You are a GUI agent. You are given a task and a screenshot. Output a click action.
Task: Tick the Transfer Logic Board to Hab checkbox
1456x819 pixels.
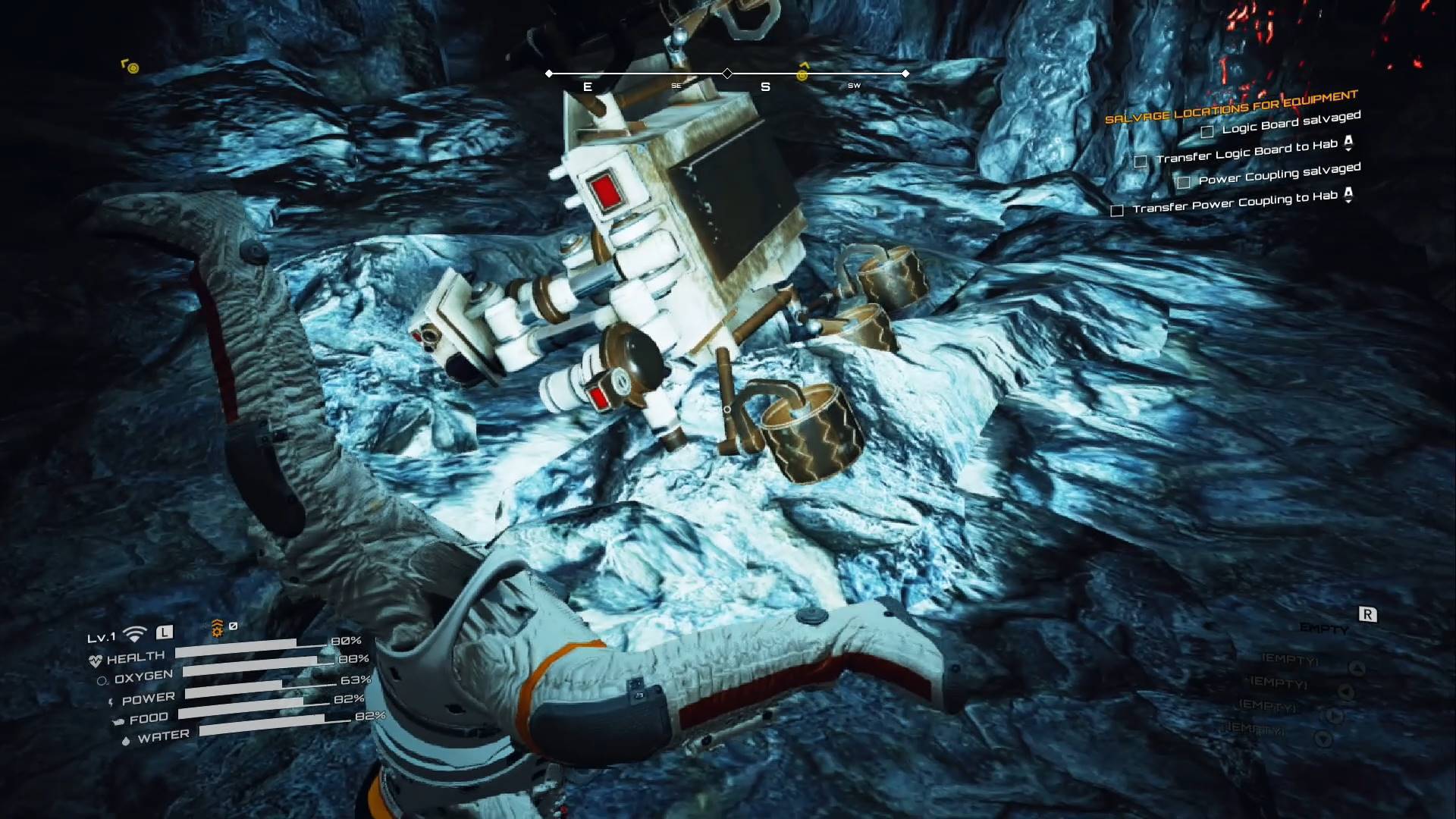(1141, 161)
